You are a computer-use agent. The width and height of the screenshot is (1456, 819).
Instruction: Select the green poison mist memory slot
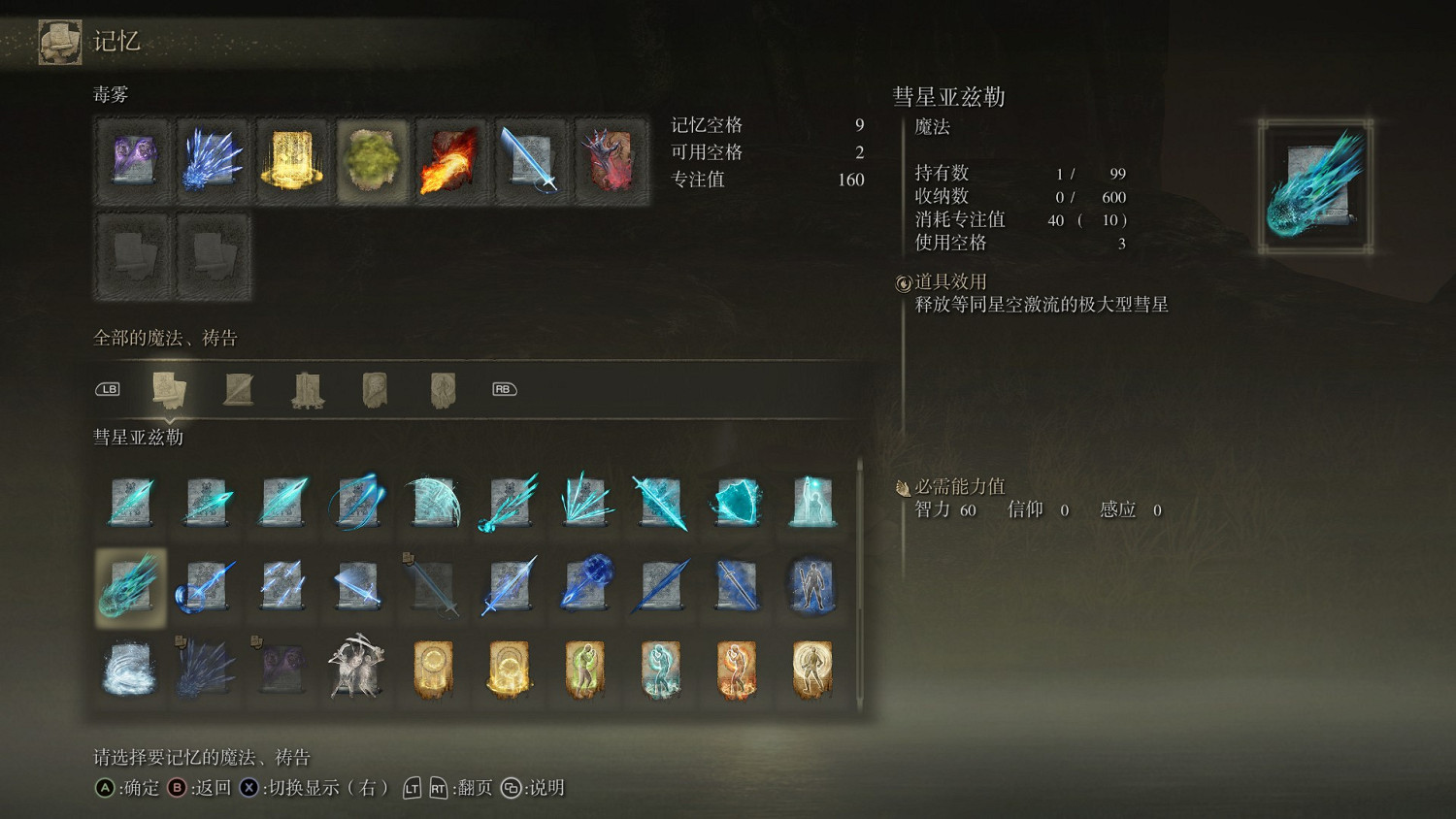click(371, 160)
